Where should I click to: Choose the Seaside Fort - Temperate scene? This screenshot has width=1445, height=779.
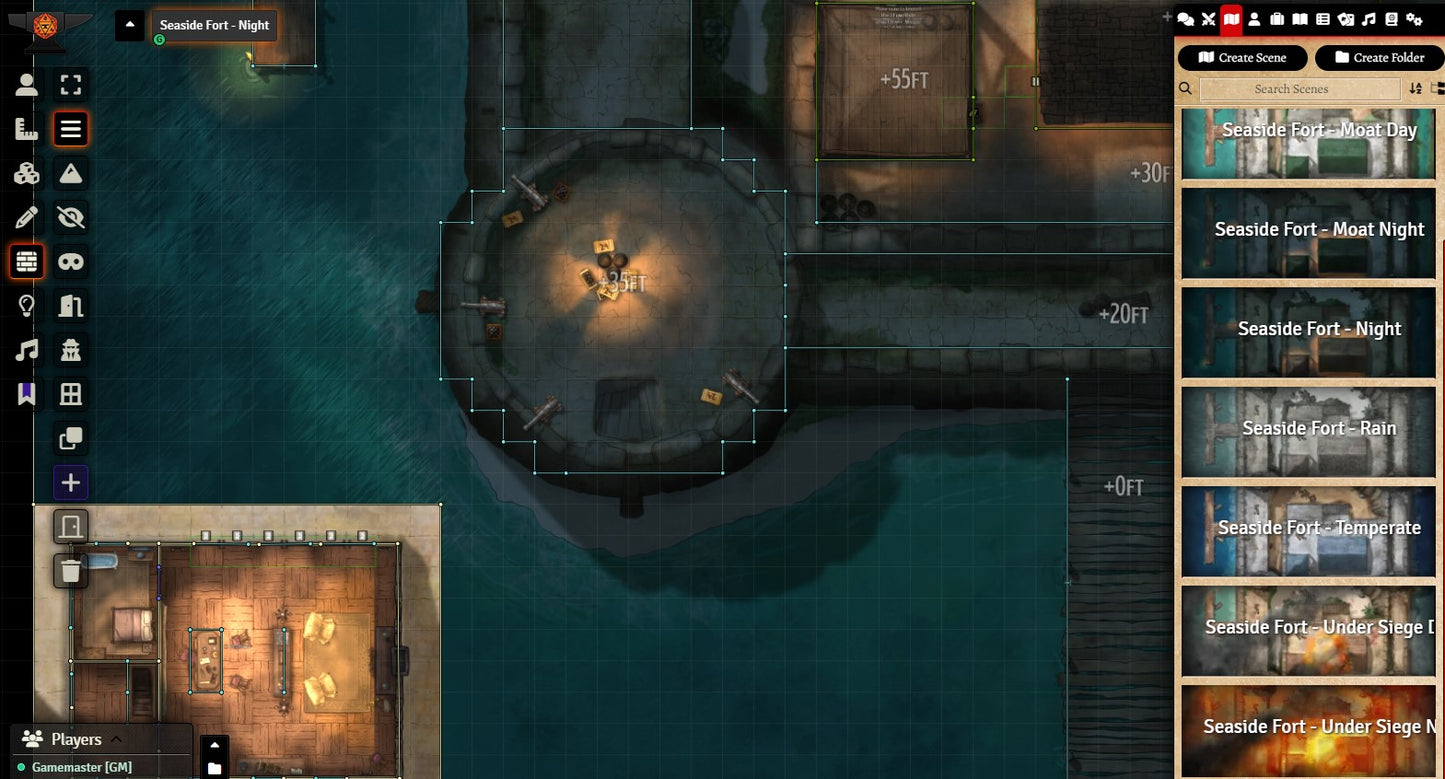pos(1309,531)
